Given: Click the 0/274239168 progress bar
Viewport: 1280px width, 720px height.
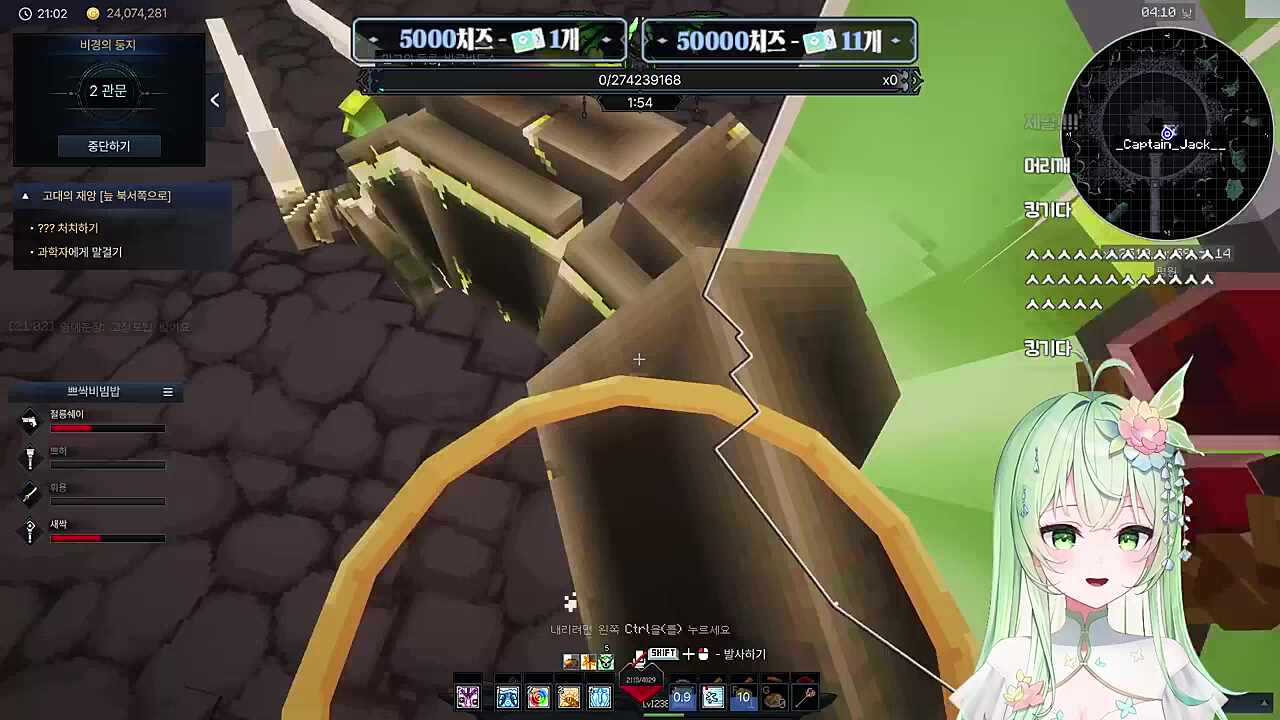Looking at the screenshot, I should (639, 80).
